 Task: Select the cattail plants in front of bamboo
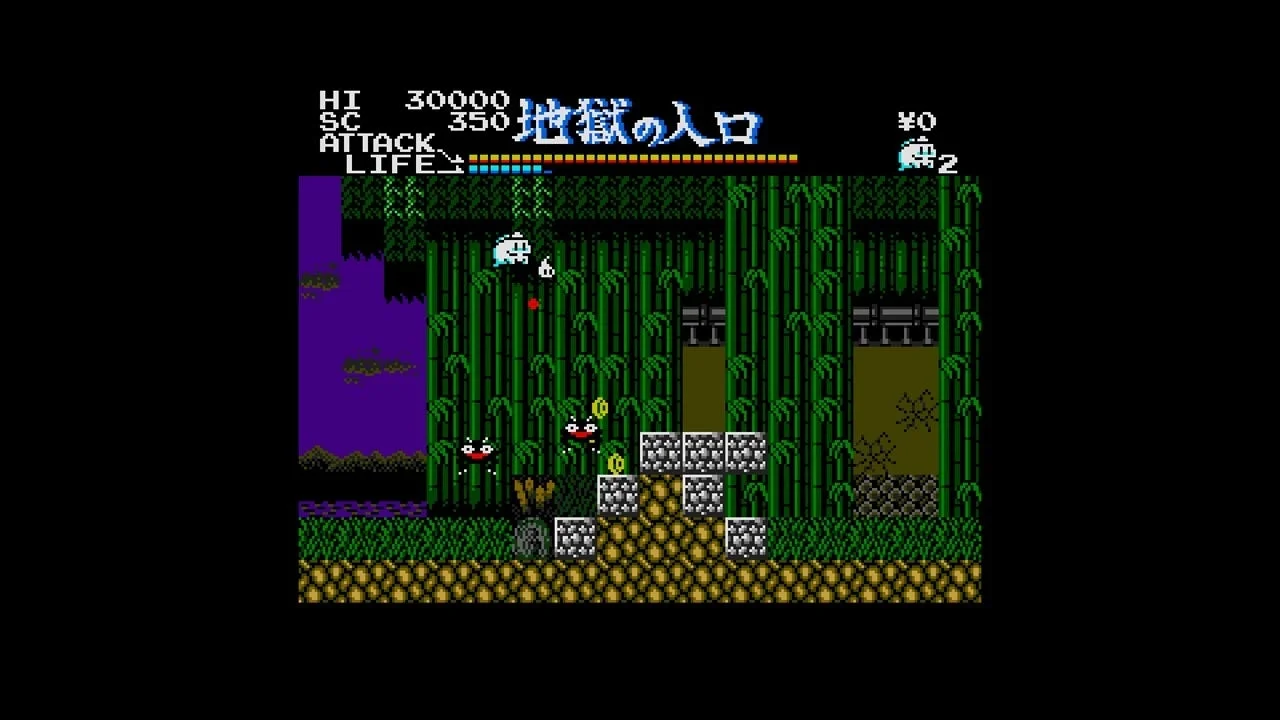click(533, 492)
